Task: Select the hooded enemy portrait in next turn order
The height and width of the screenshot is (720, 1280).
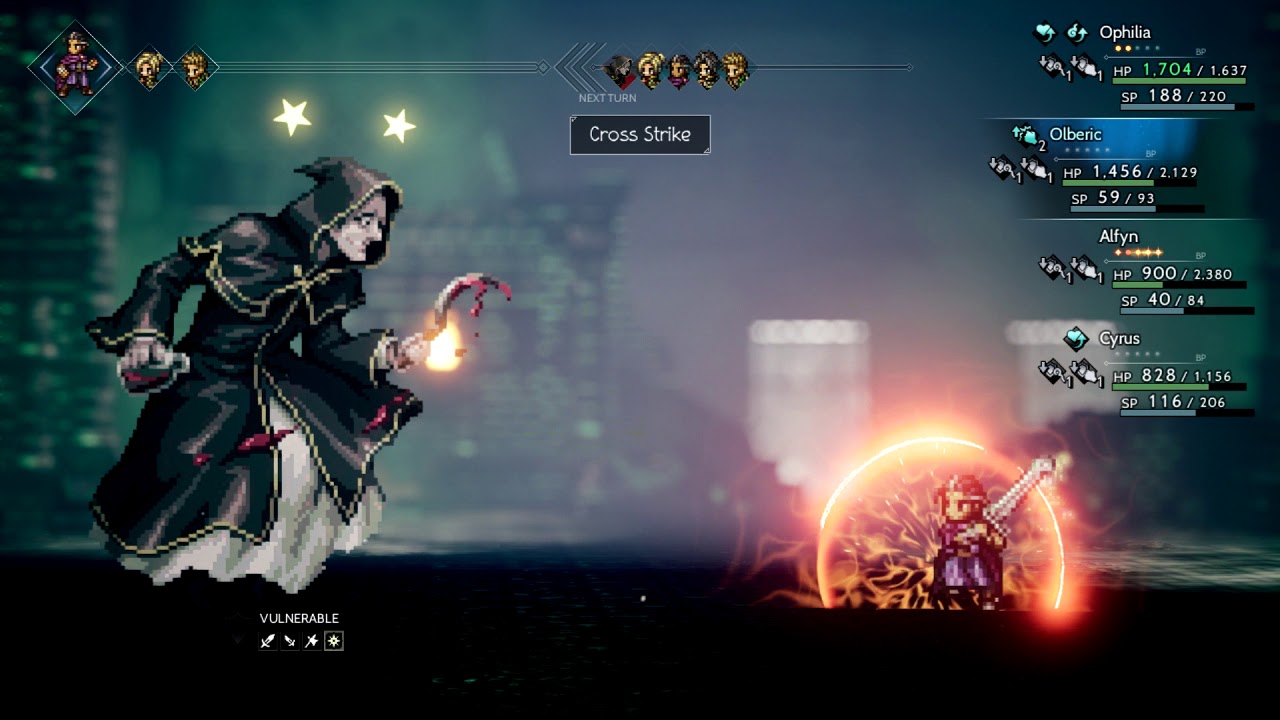Action: (620, 69)
